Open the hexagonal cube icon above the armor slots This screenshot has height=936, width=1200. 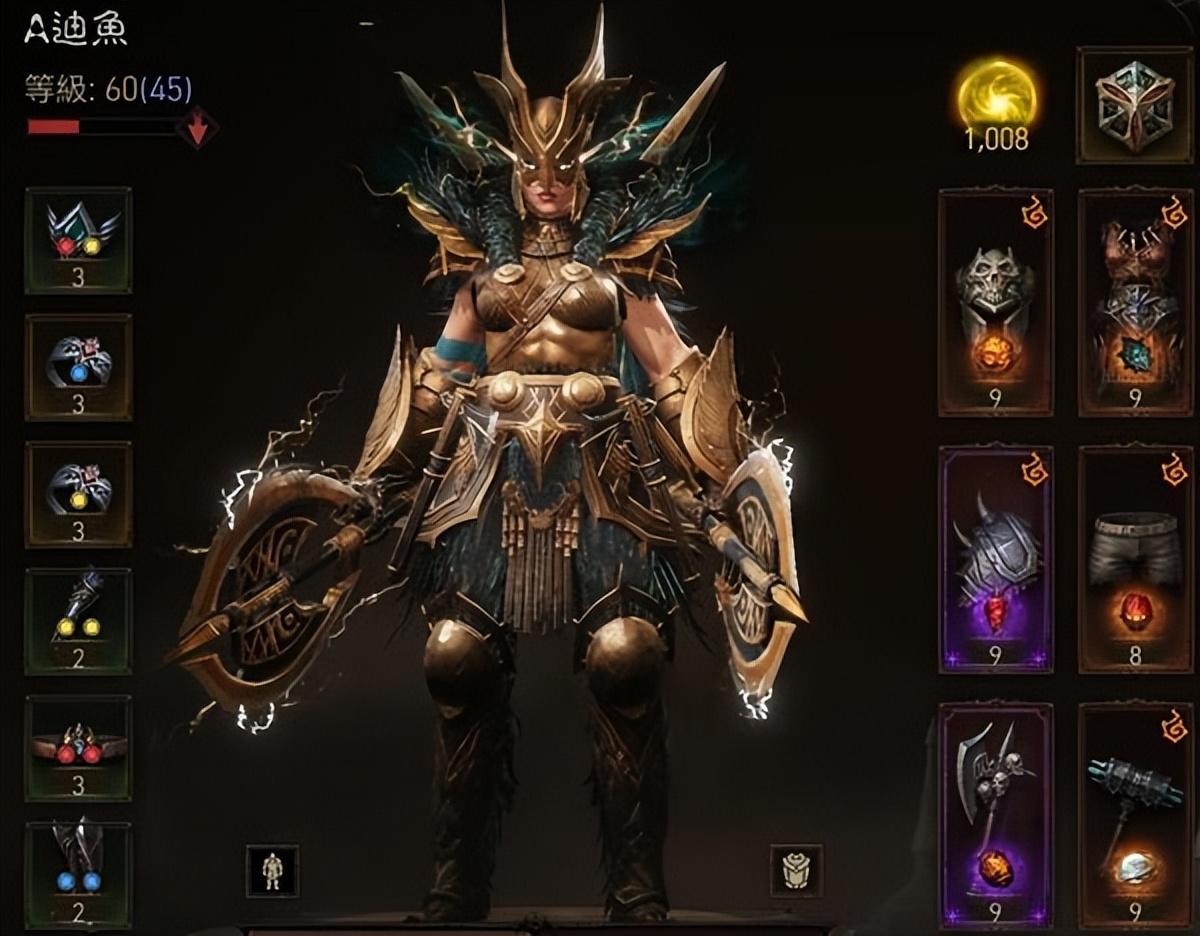tap(1134, 104)
